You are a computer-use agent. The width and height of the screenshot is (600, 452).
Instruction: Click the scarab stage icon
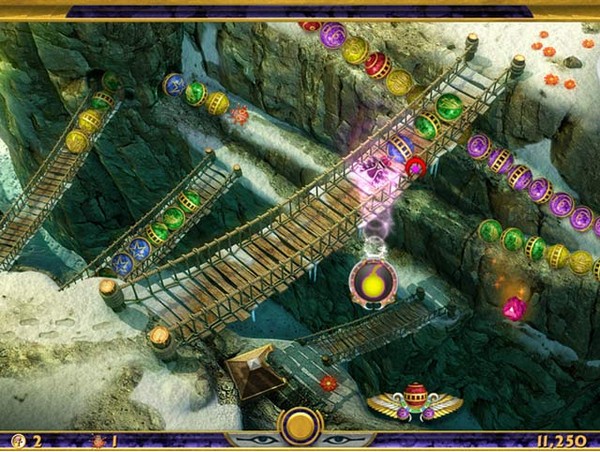pyautogui.click(x=98, y=440)
